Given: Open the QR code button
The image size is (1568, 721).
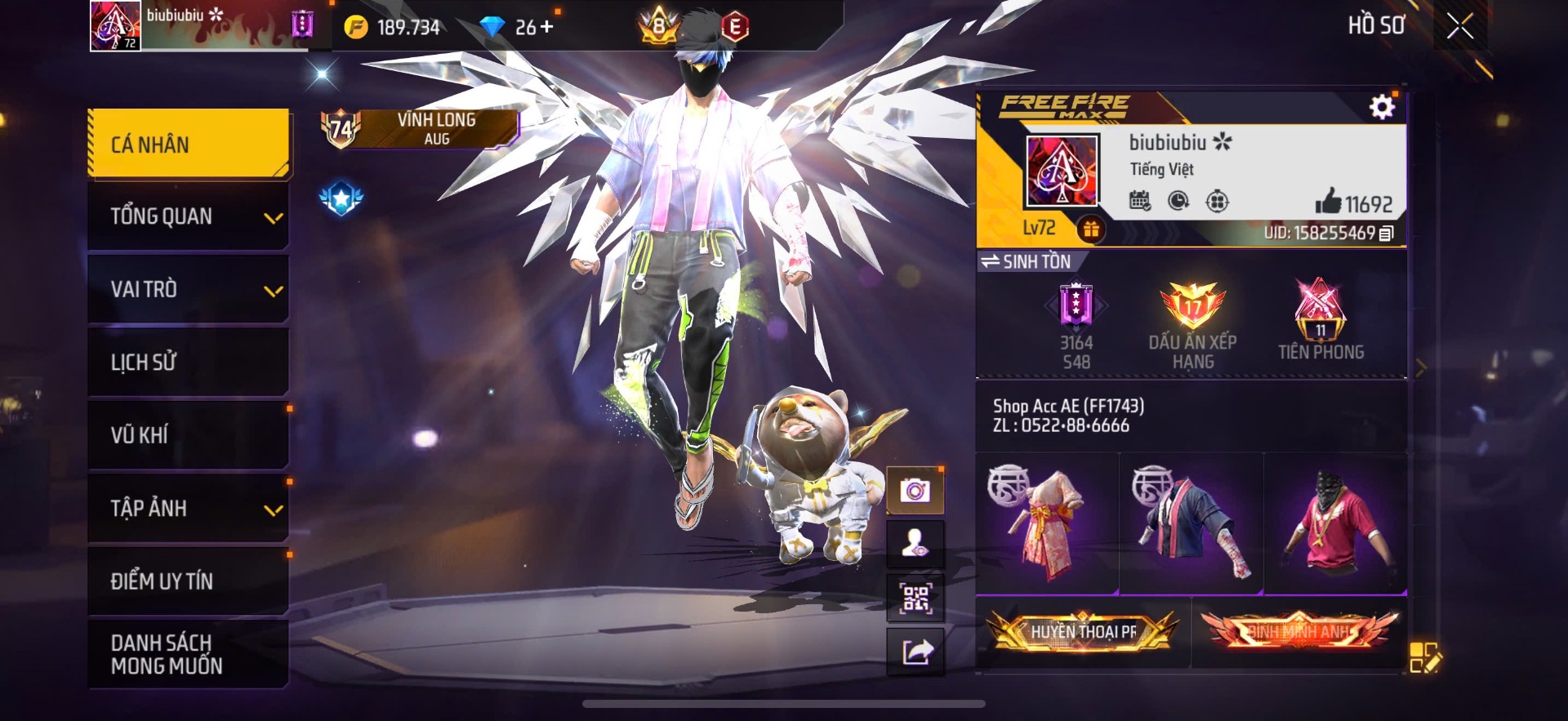Looking at the screenshot, I should (915, 599).
